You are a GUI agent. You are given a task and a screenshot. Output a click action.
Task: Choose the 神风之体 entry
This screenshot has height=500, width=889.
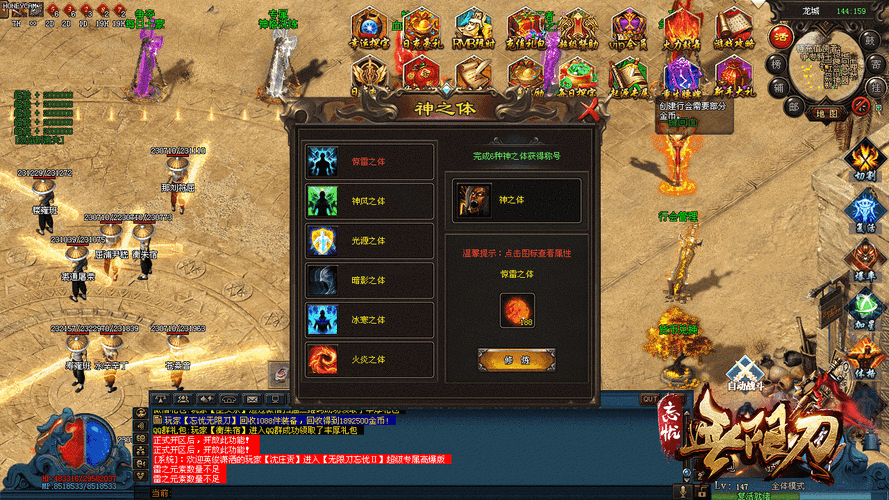pos(369,201)
